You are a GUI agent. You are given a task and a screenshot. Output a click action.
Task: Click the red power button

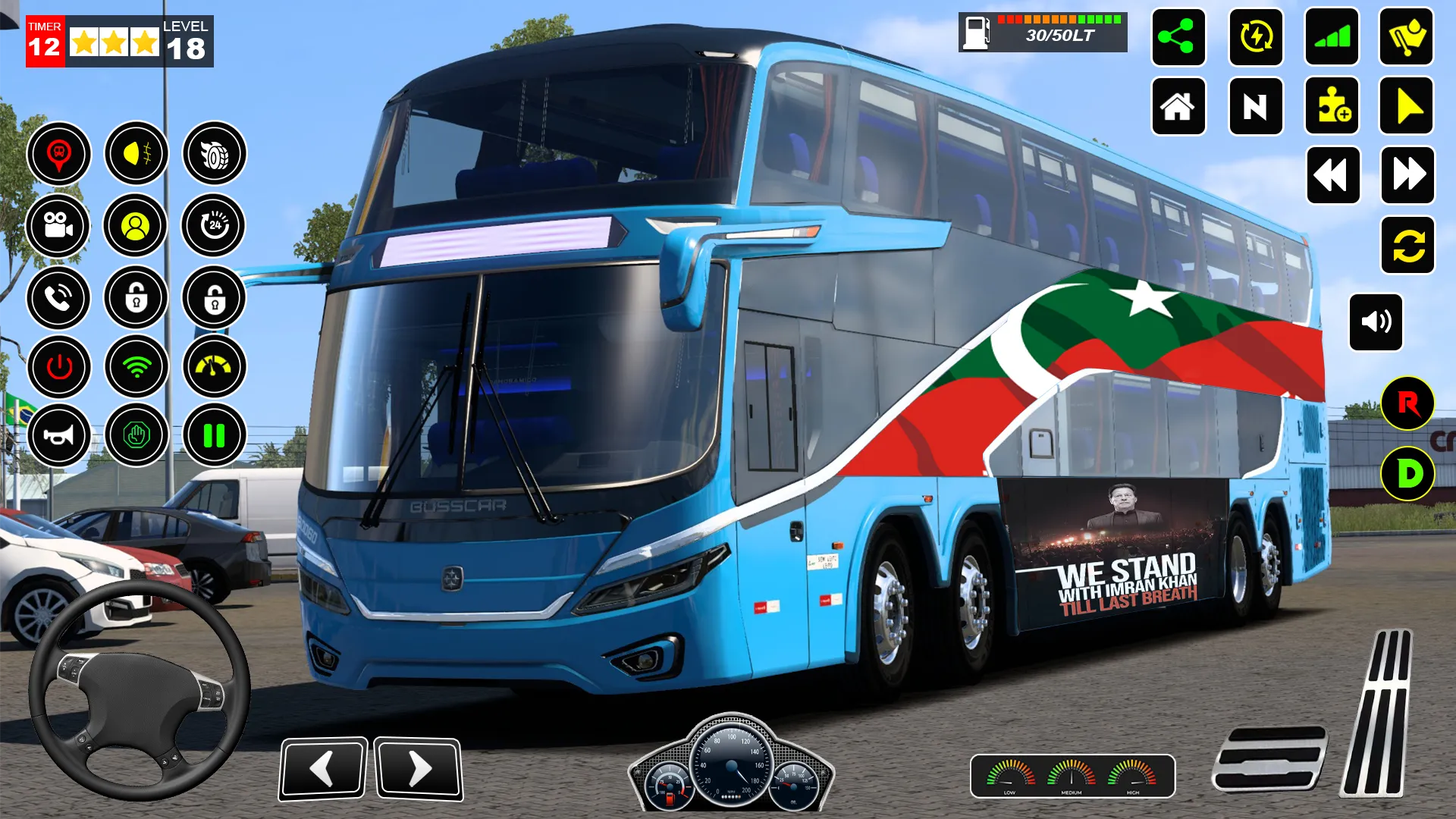tap(59, 367)
